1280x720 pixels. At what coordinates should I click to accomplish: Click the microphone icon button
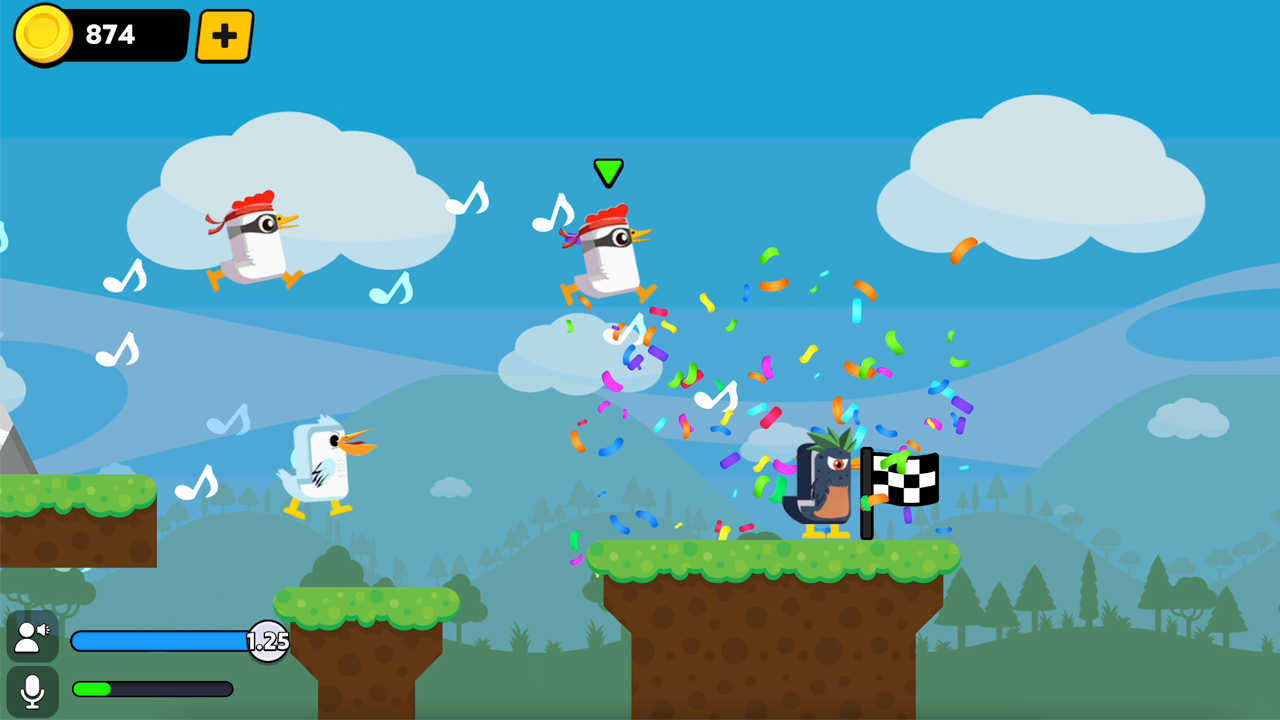[x=32, y=688]
